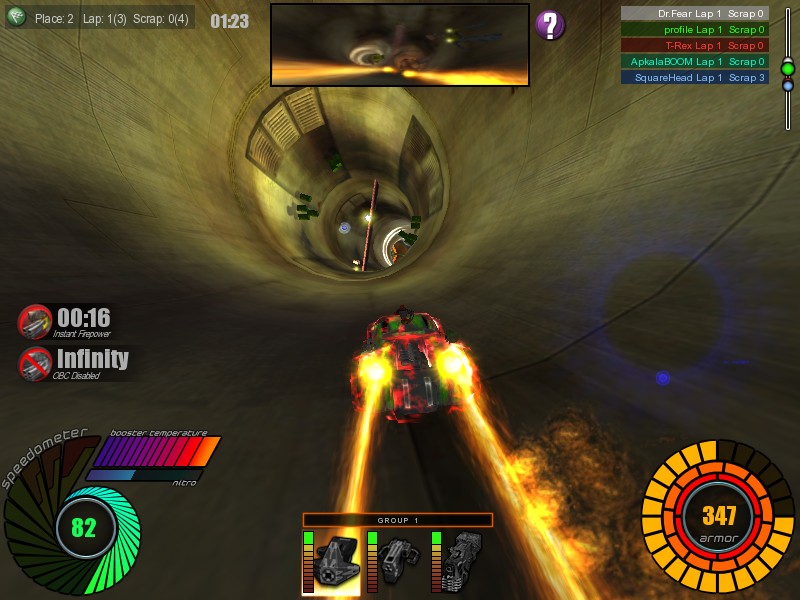Screen dimensions: 800x600
Task: Click the green marker on track progress bar
Action: point(788,68)
